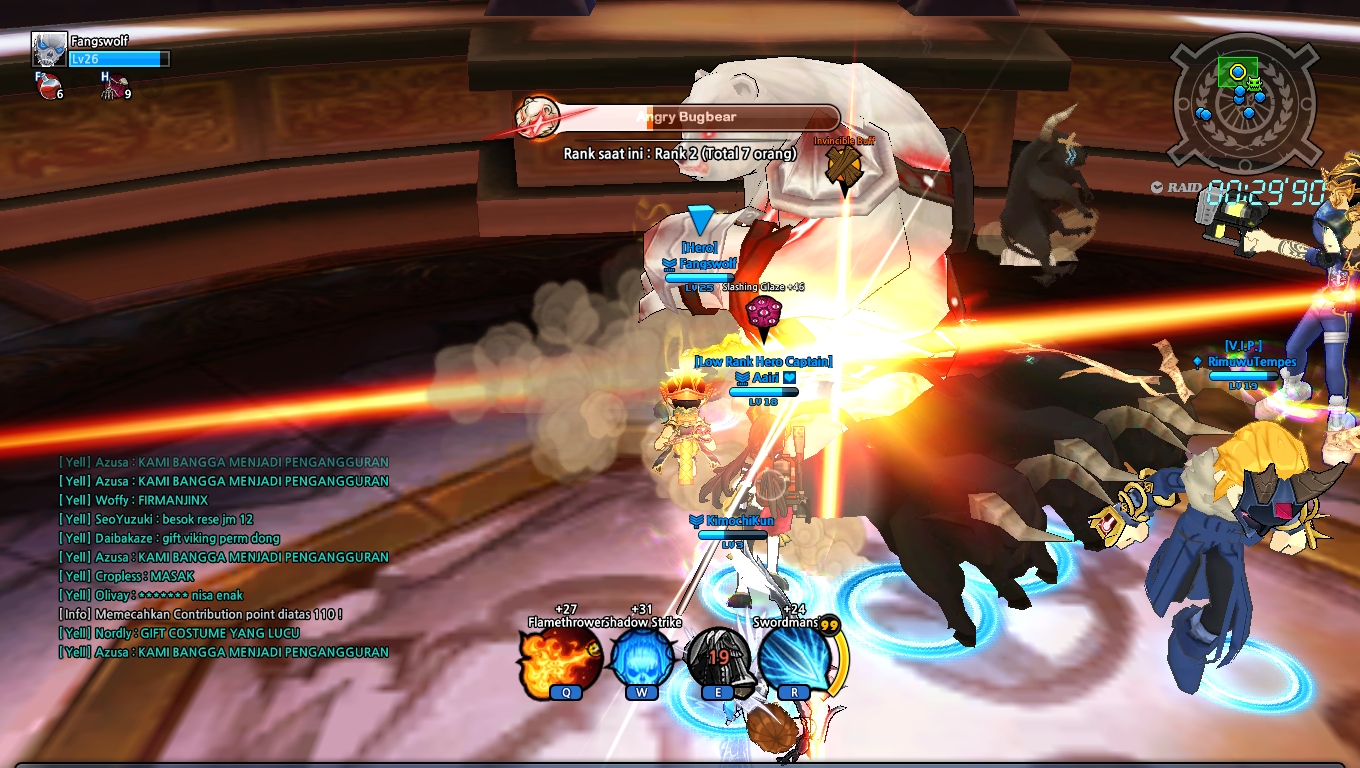
Task: Trigger the Swordmanship blue slash skill
Action: (795, 660)
